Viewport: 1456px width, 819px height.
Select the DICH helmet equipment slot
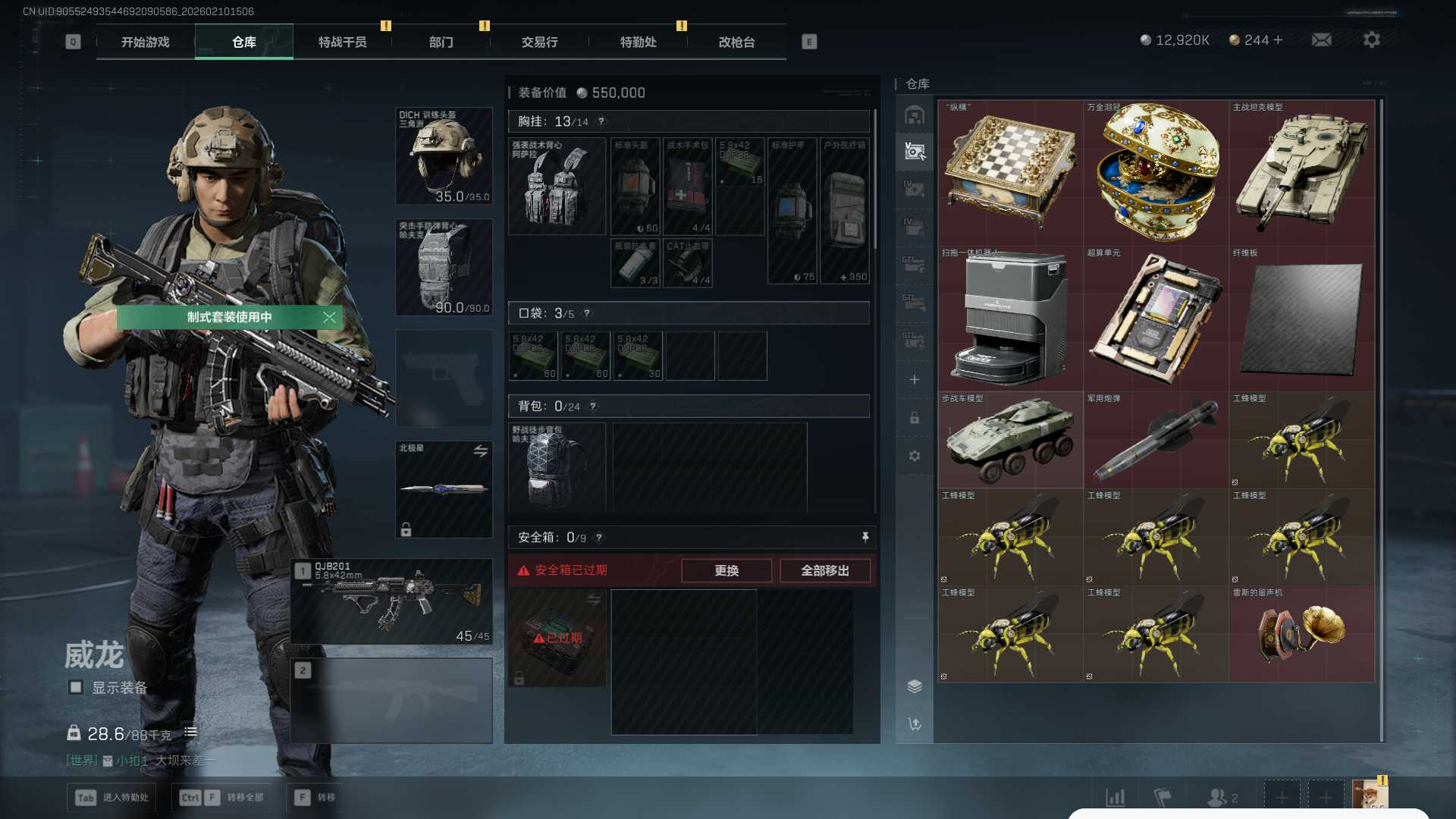(444, 156)
